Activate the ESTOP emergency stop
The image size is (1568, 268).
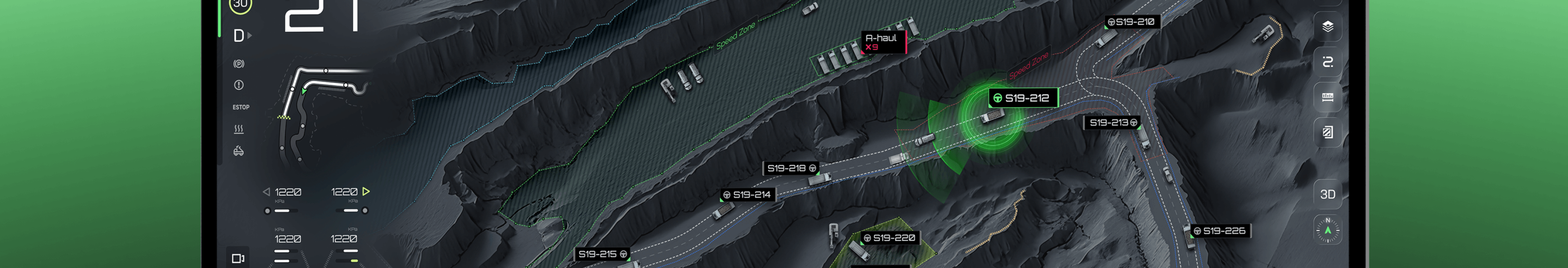point(241,107)
